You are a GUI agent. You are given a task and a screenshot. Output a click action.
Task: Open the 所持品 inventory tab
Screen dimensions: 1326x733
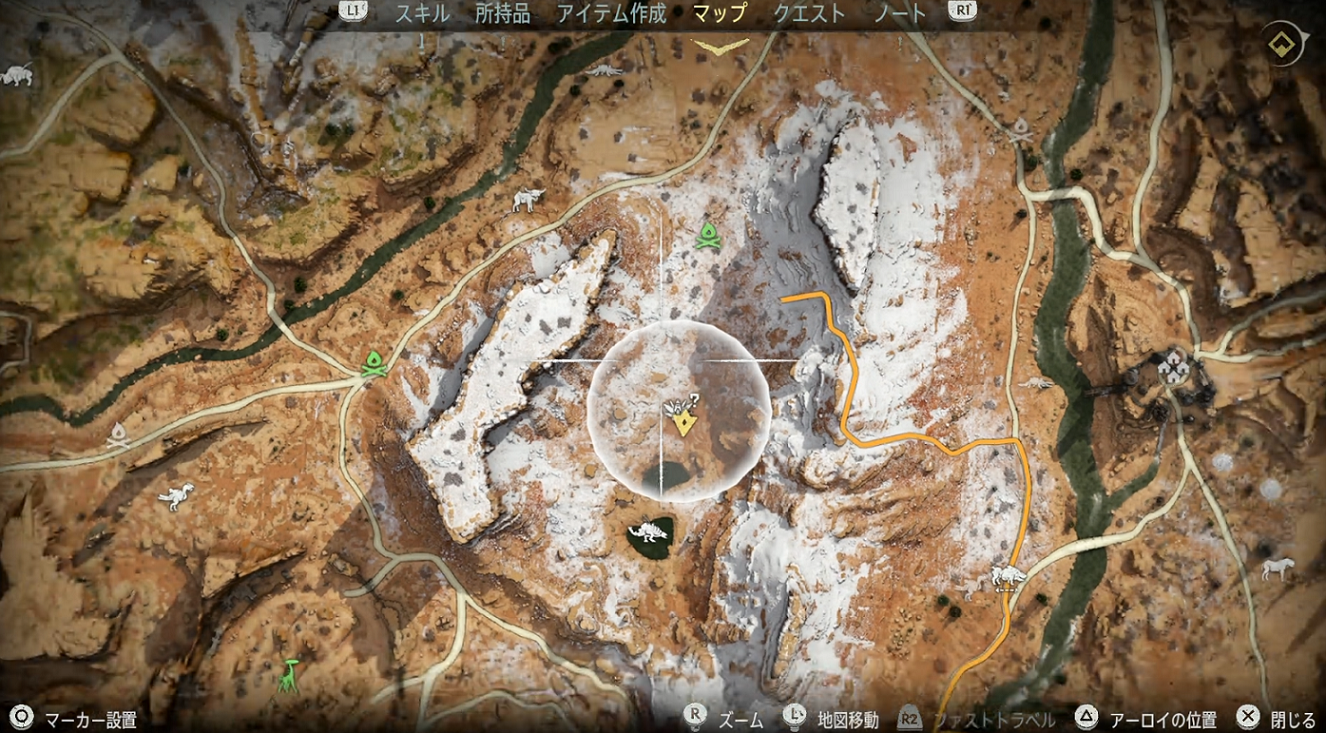click(x=503, y=14)
